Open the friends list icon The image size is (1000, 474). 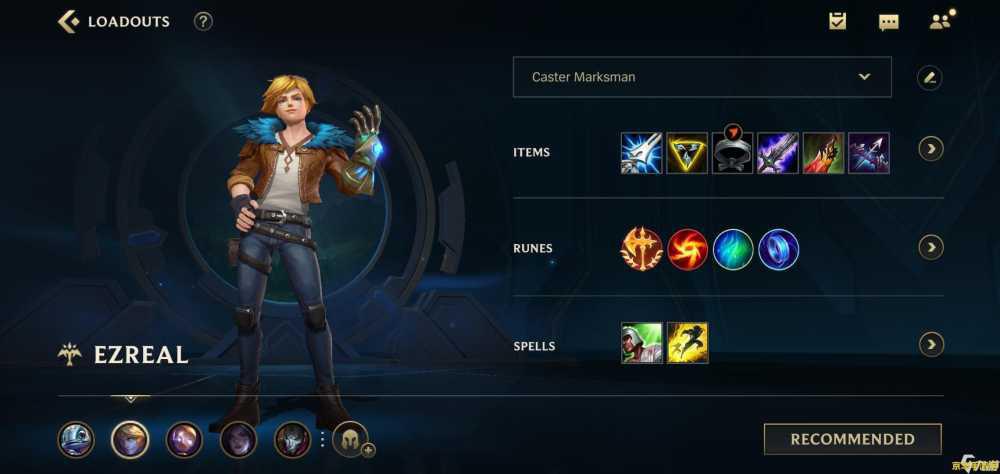click(x=940, y=21)
